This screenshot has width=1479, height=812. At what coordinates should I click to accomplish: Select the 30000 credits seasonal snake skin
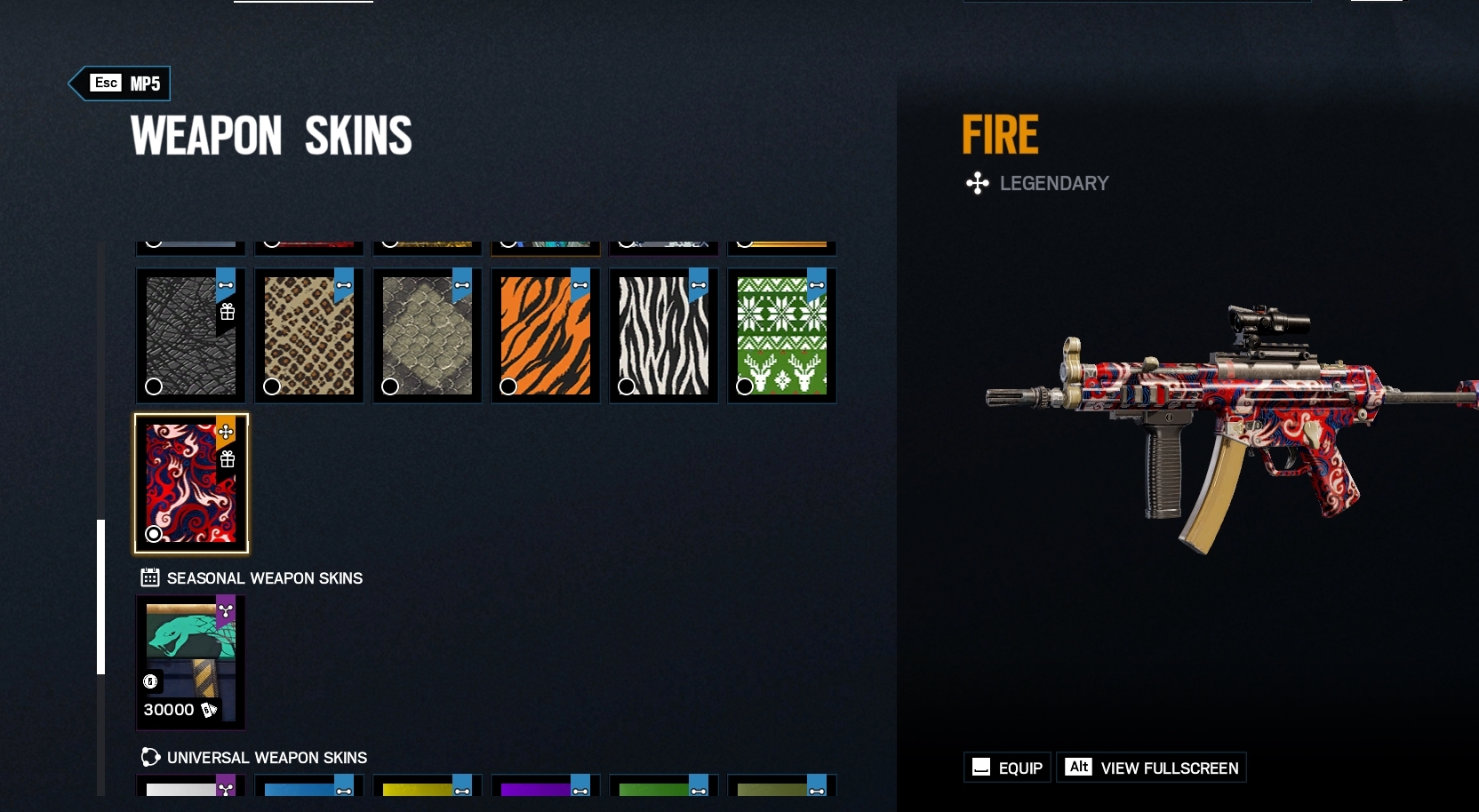(189, 662)
